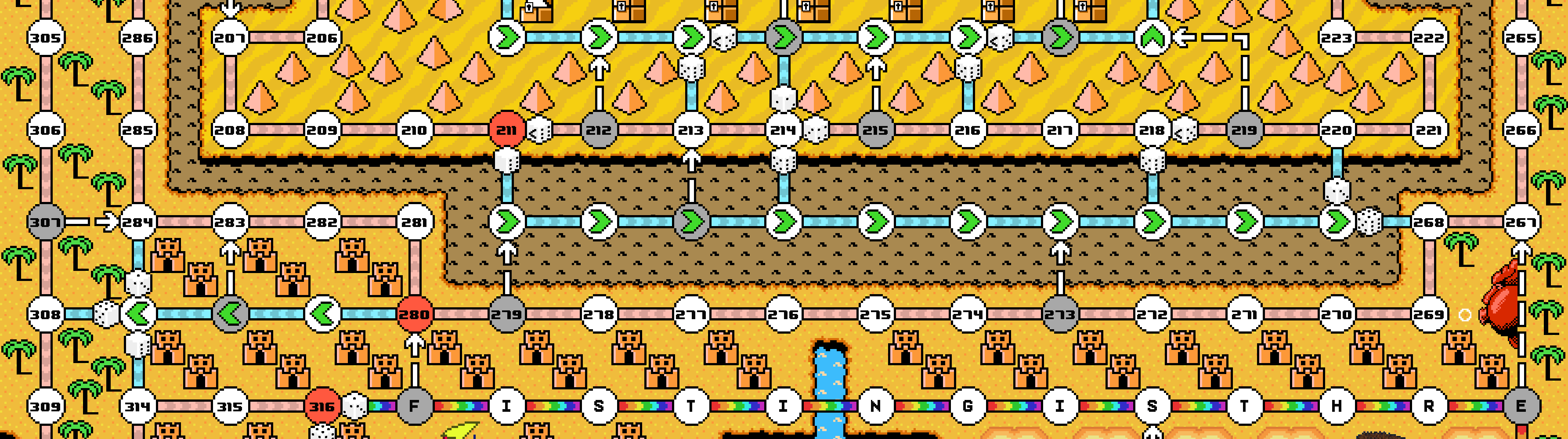
Task: Choose space 268 on the board
Action: pyautogui.click(x=1429, y=222)
